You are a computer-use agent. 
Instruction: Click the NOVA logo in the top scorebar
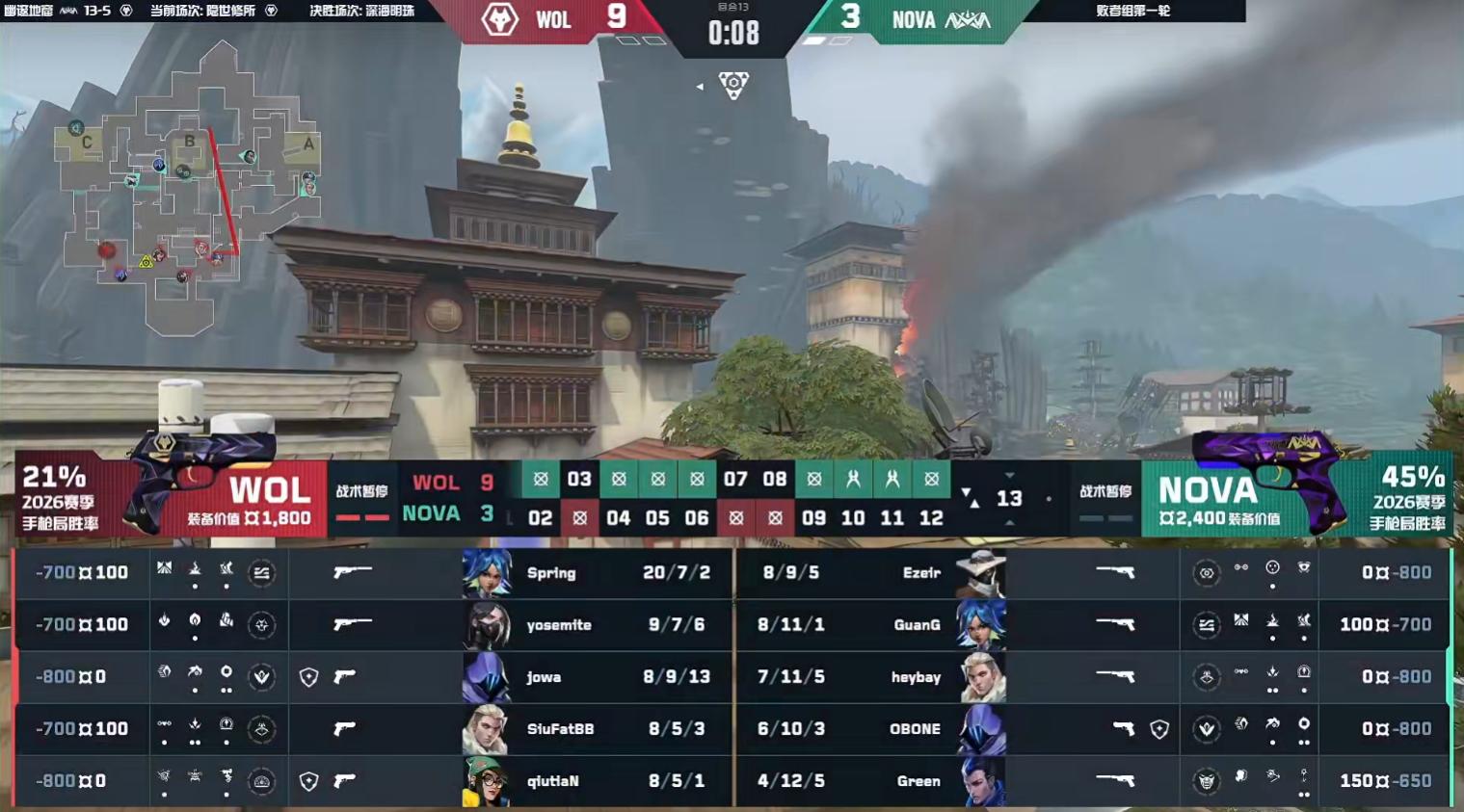(967, 19)
